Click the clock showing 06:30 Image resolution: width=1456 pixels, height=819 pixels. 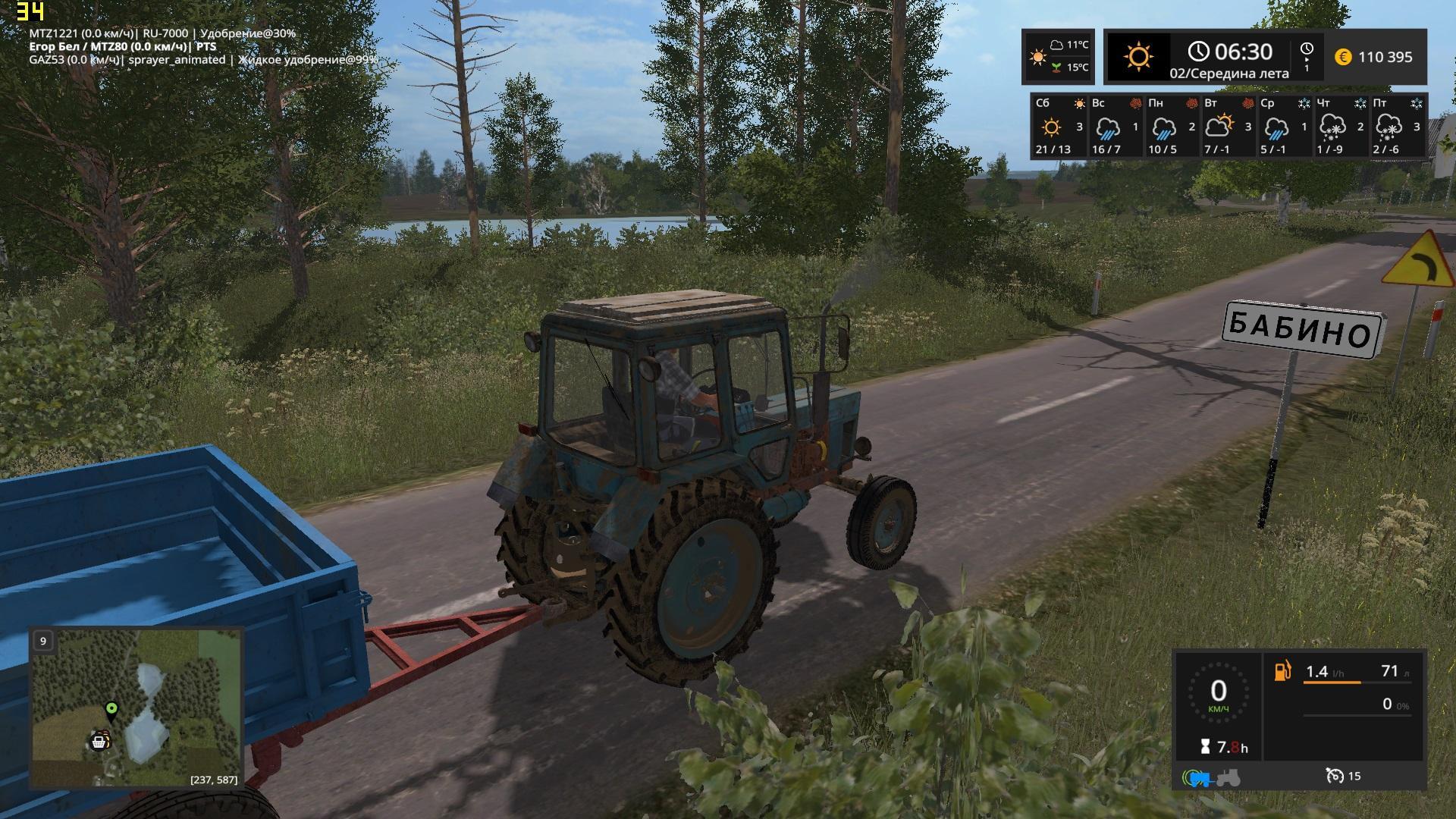pos(1230,52)
